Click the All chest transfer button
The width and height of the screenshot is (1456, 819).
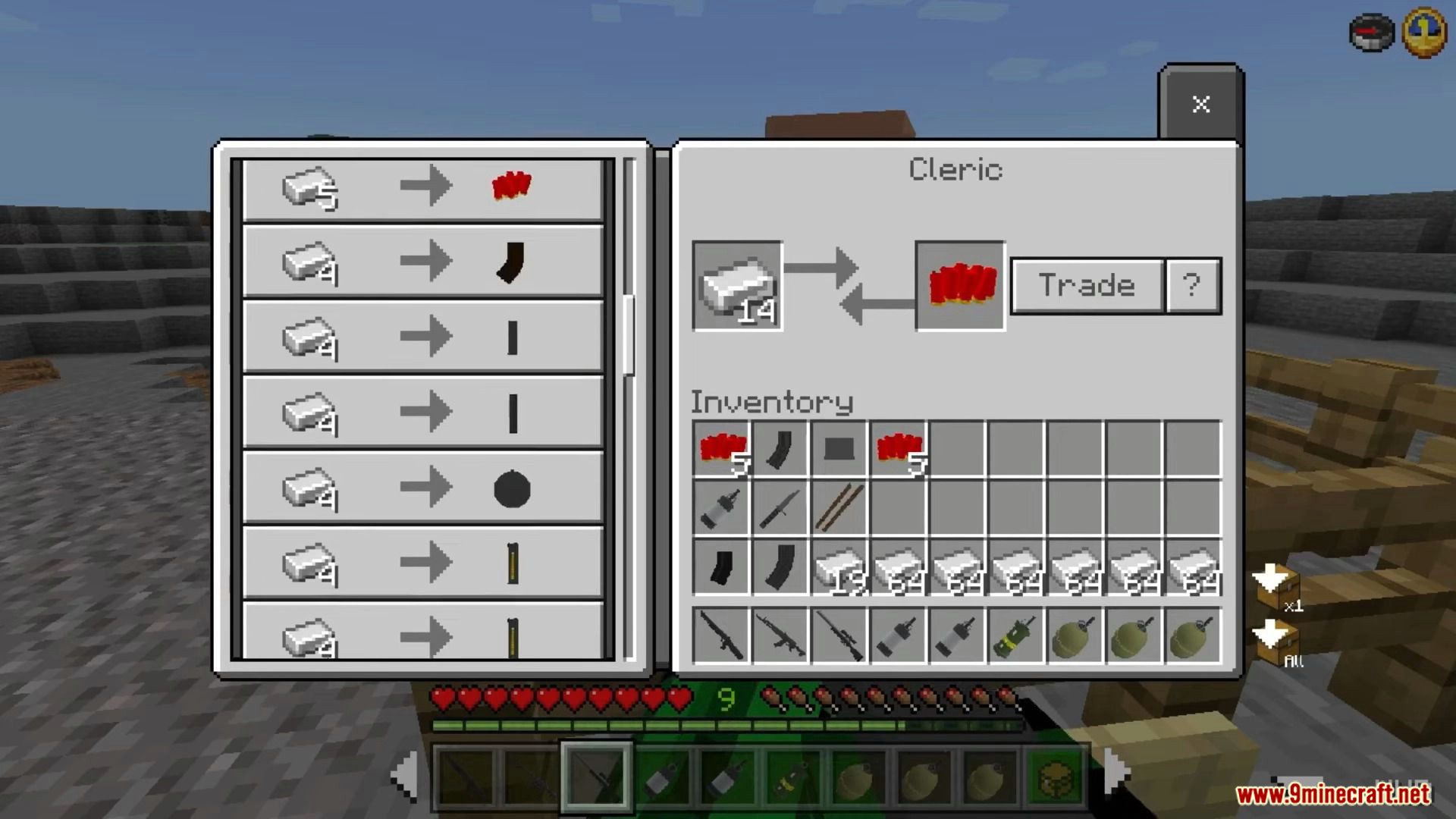pyautogui.click(x=1277, y=642)
